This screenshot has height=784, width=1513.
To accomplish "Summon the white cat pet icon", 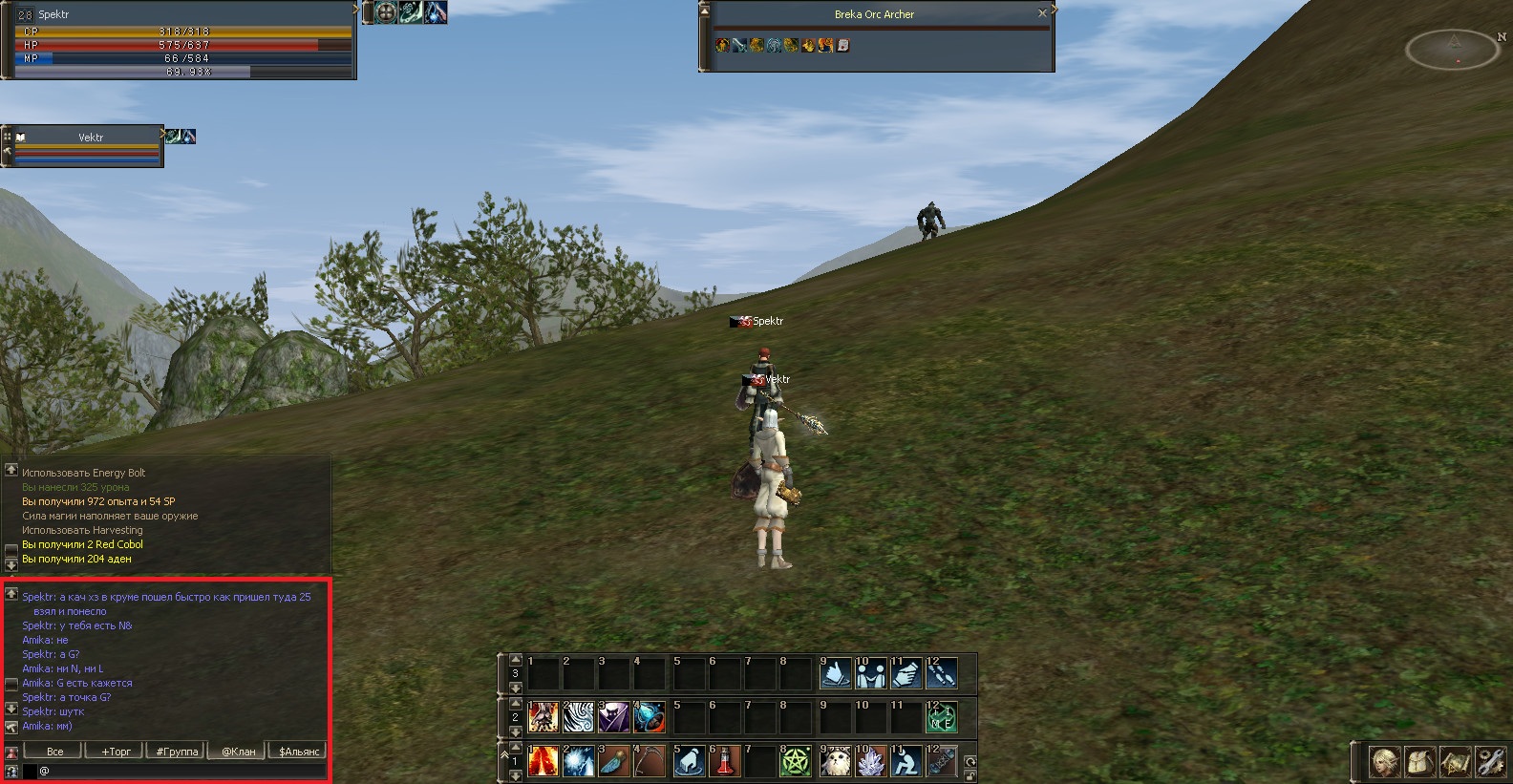I will (835, 761).
